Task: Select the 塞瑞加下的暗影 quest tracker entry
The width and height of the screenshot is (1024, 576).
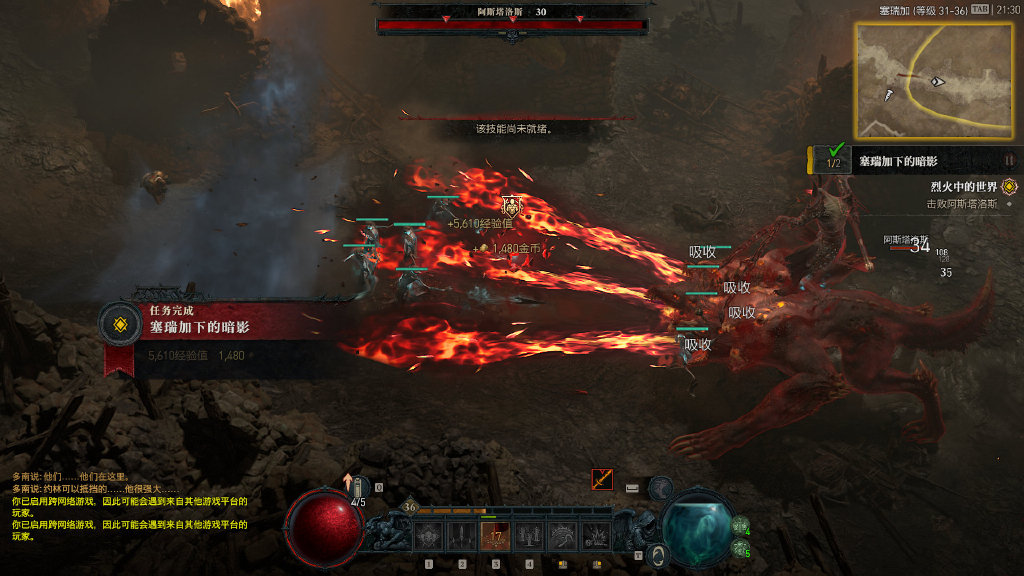Action: (x=898, y=161)
